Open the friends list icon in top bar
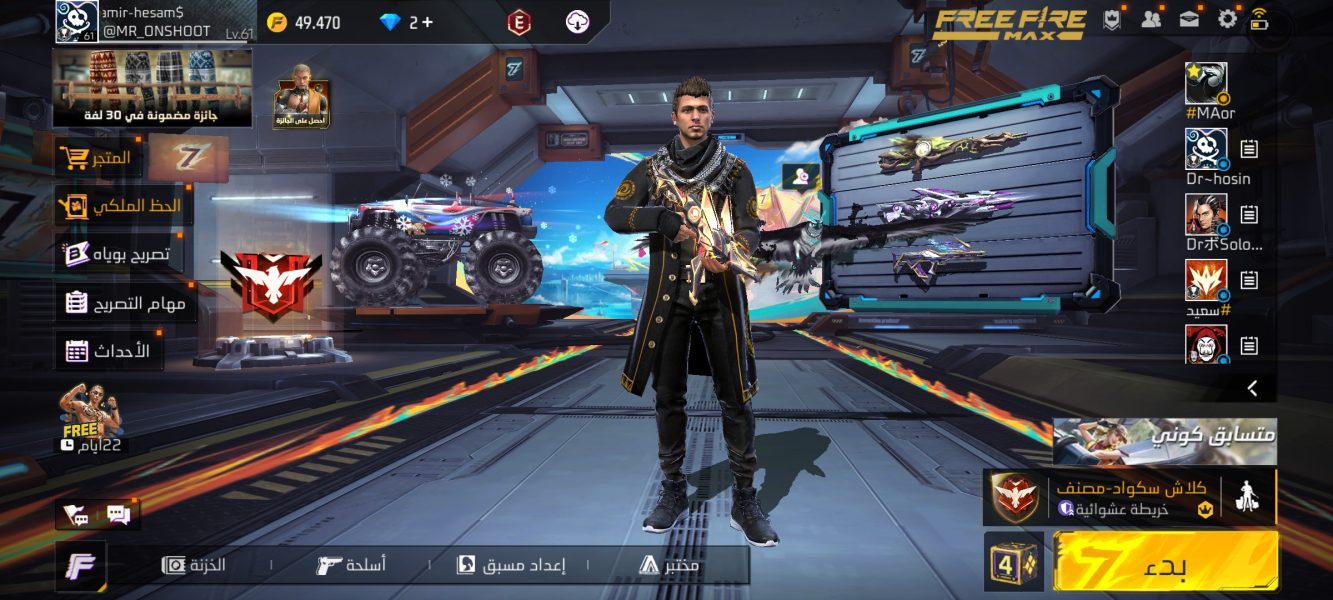 [1151, 19]
